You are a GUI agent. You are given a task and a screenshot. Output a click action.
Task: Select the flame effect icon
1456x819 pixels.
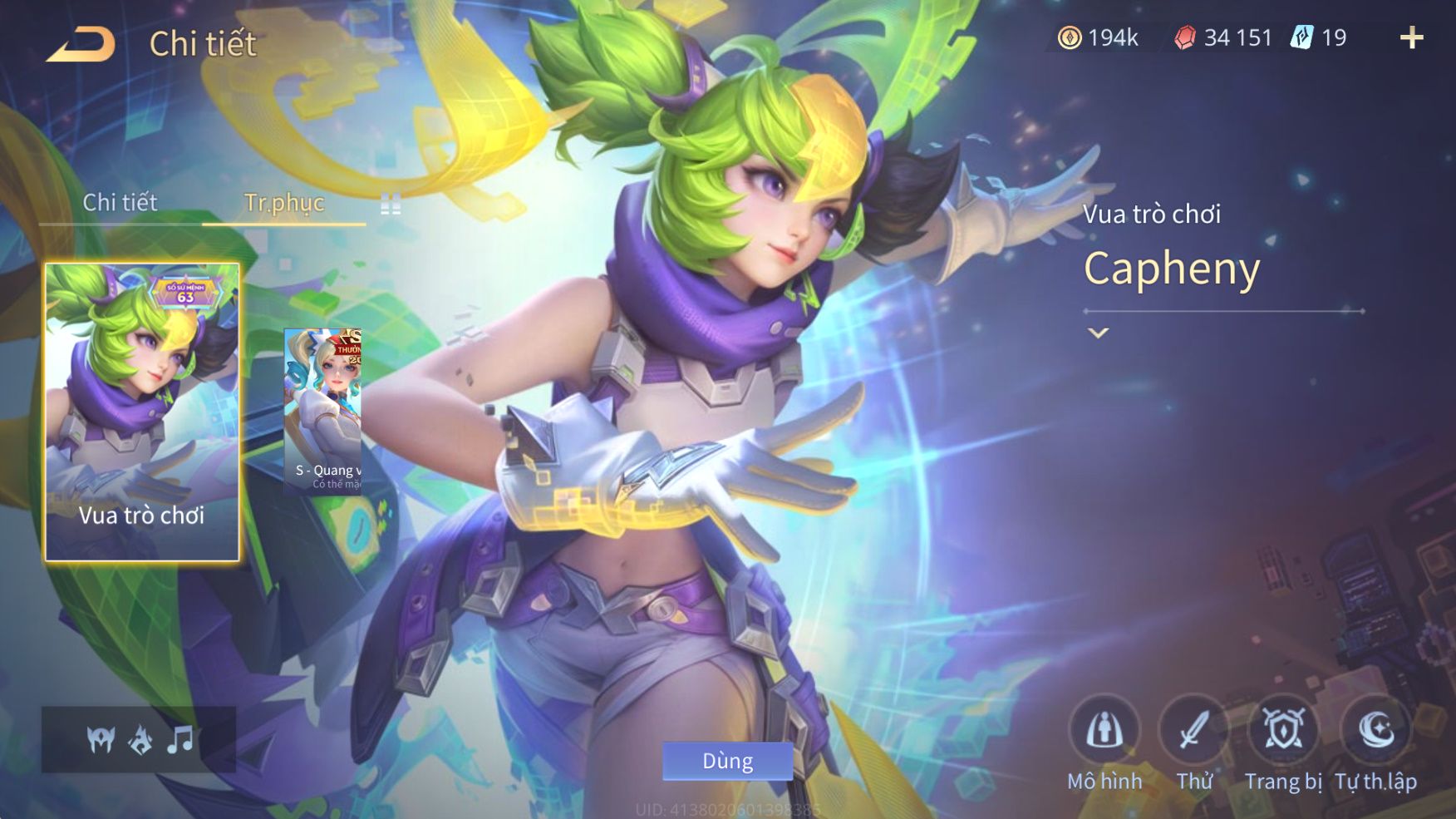(140, 738)
